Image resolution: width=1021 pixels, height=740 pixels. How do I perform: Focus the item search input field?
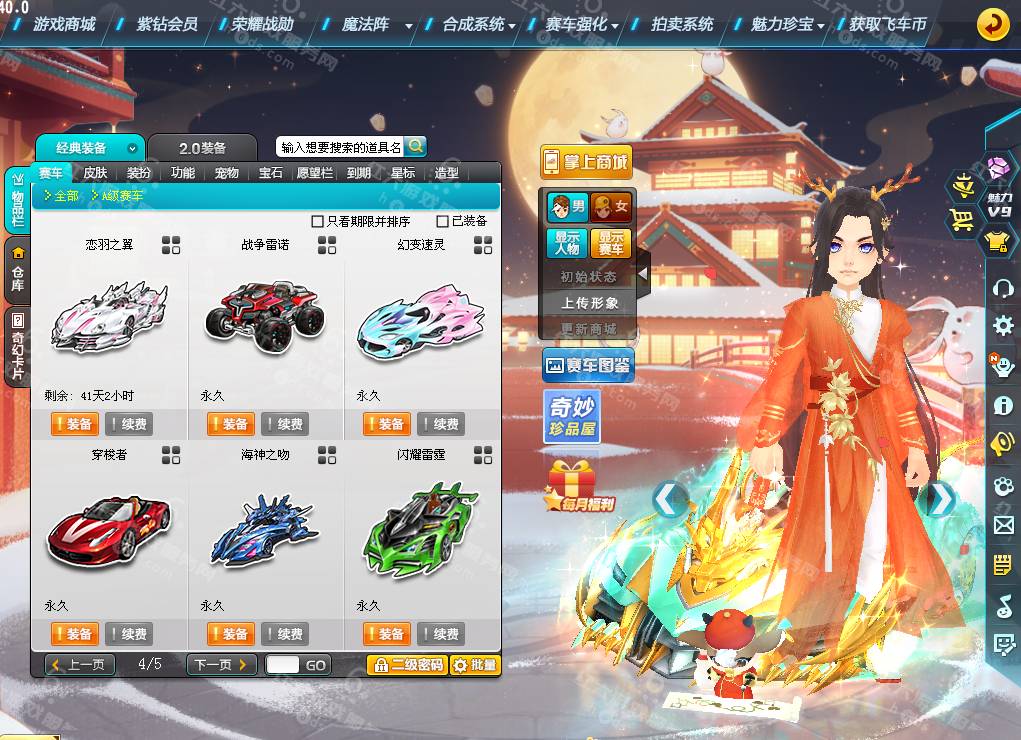tap(341, 147)
